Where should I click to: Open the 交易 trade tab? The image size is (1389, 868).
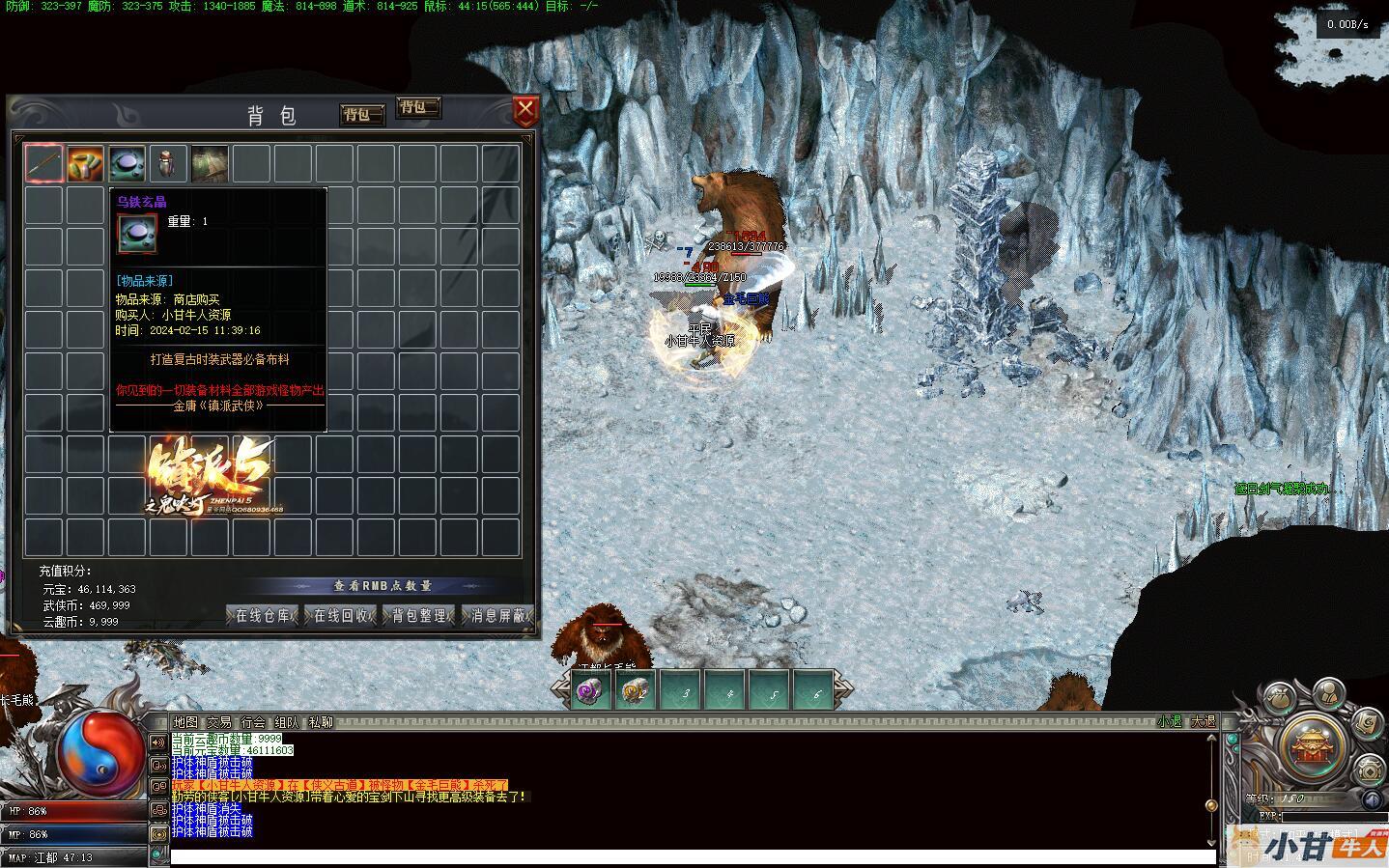click(x=219, y=722)
